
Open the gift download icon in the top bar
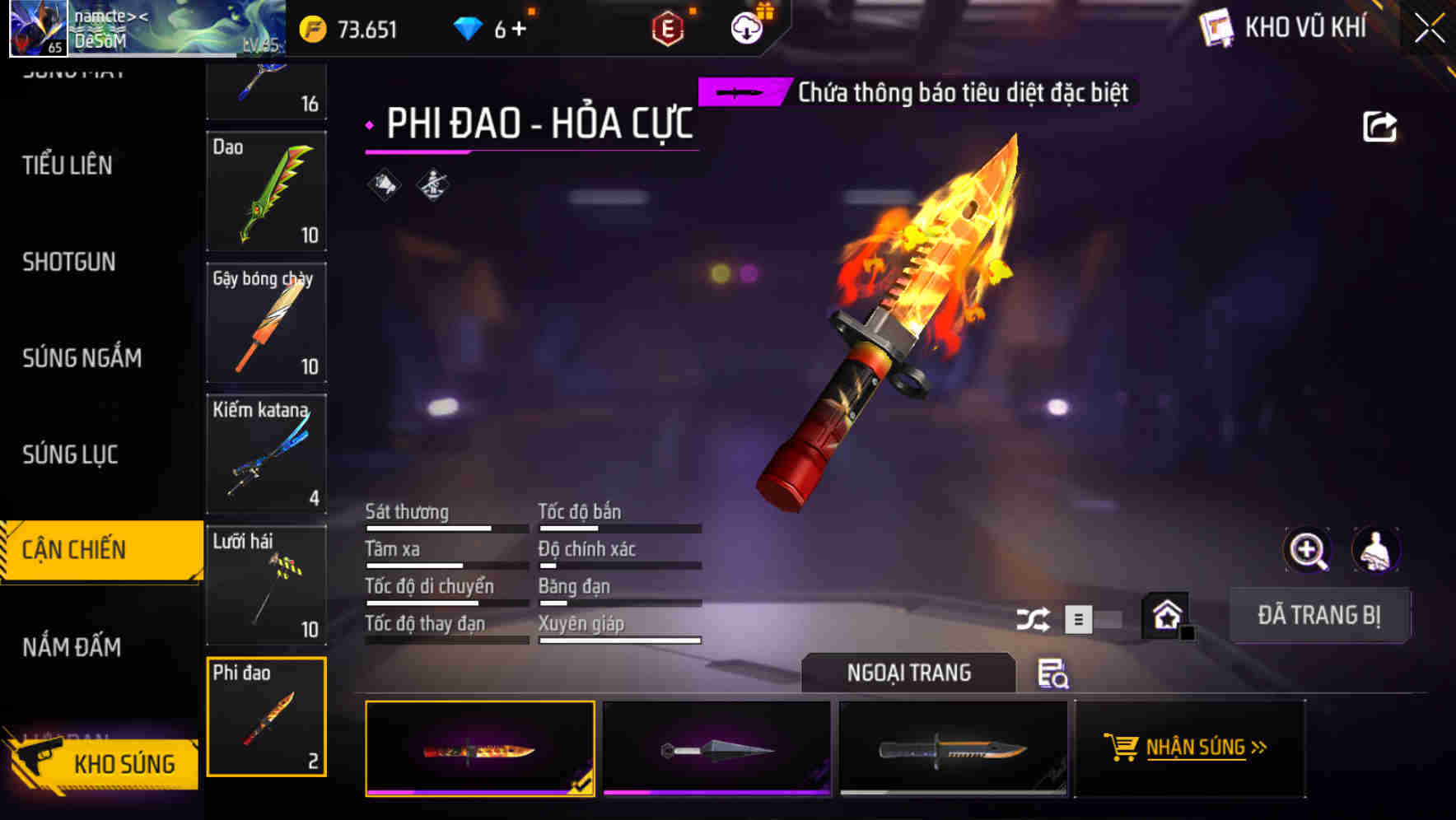point(746,26)
